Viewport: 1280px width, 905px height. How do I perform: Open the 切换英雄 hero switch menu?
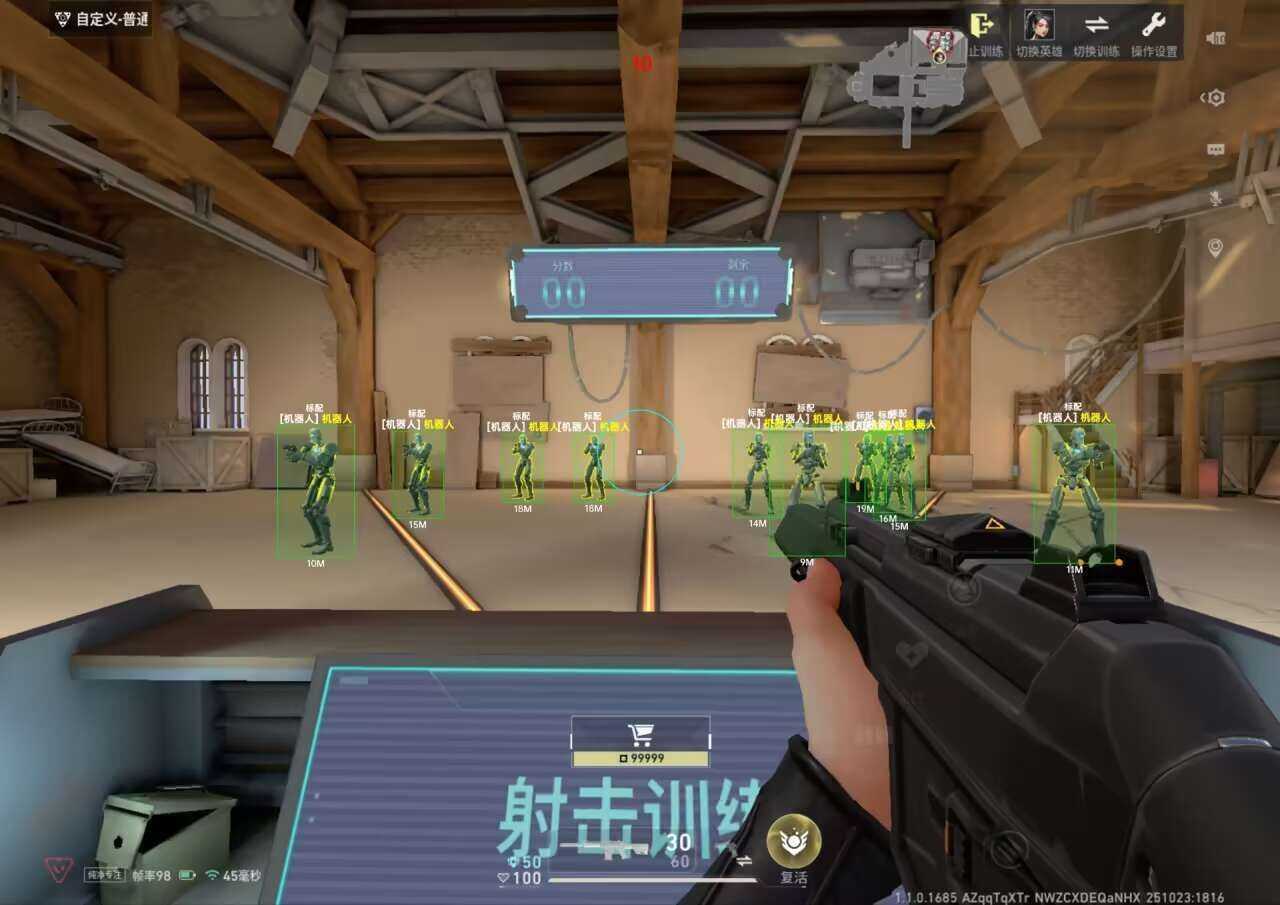pyautogui.click(x=1039, y=31)
